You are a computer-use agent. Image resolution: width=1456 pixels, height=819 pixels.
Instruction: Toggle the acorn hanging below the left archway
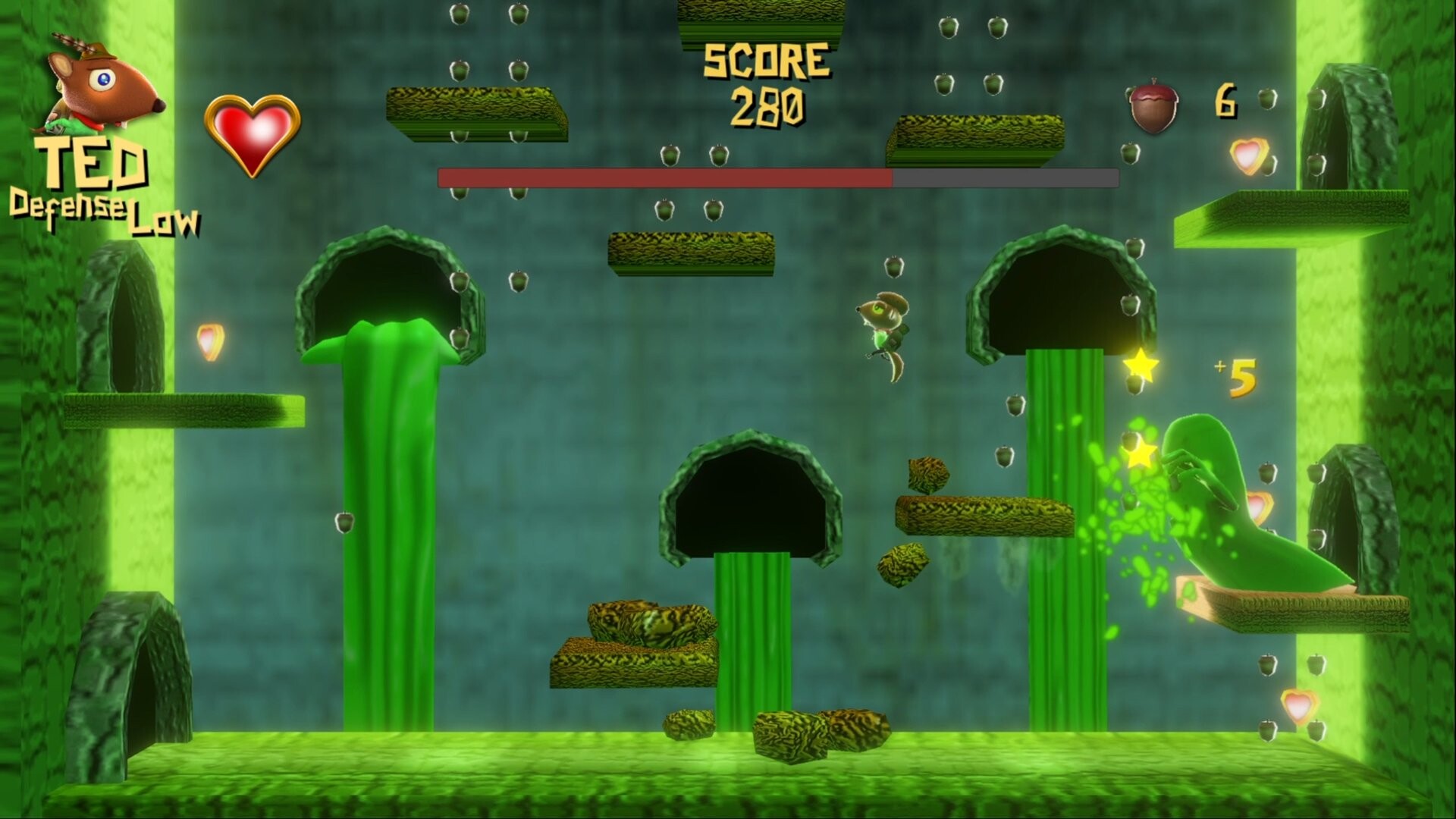pos(343,523)
